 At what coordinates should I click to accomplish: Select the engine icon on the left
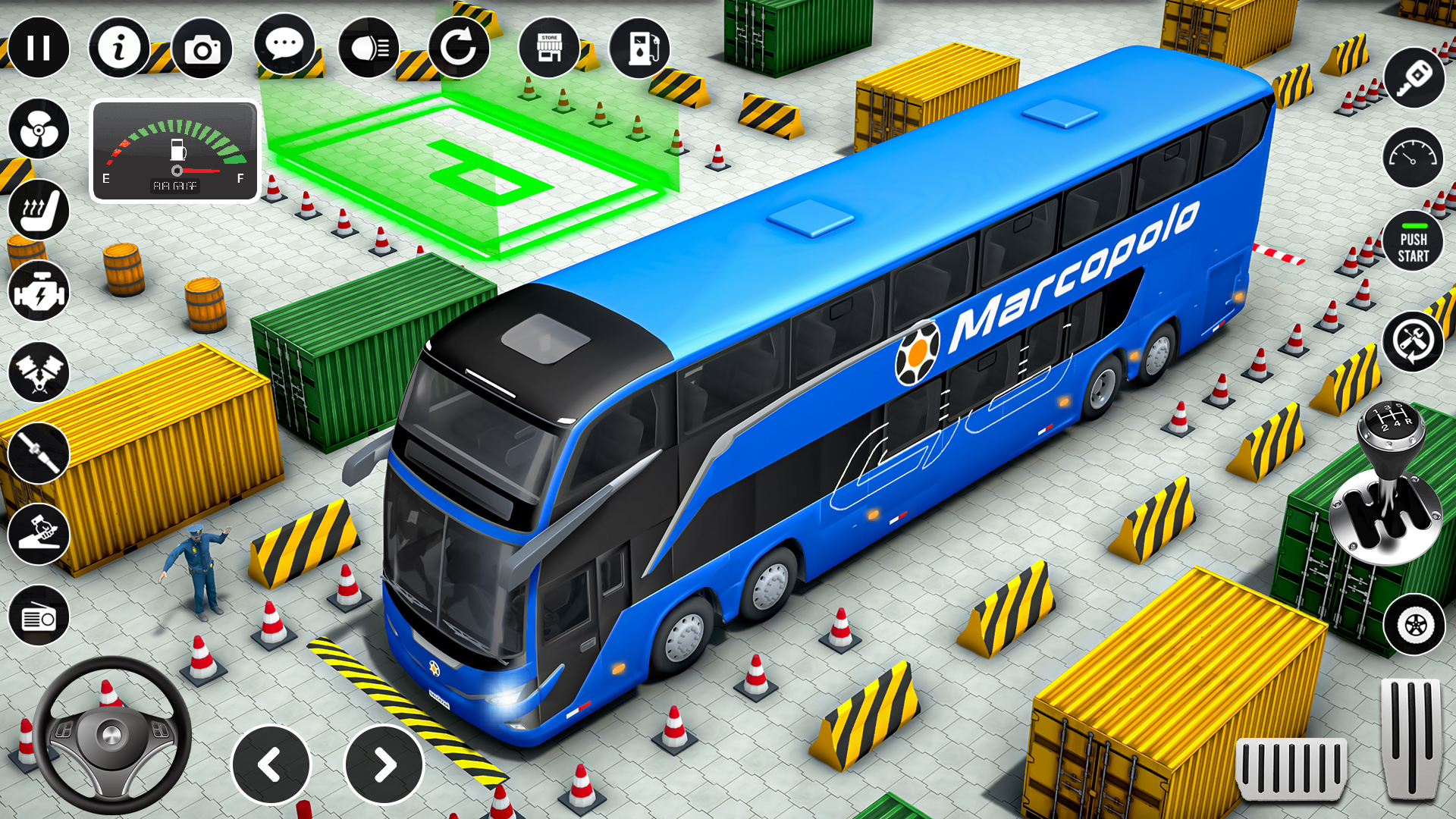(39, 292)
